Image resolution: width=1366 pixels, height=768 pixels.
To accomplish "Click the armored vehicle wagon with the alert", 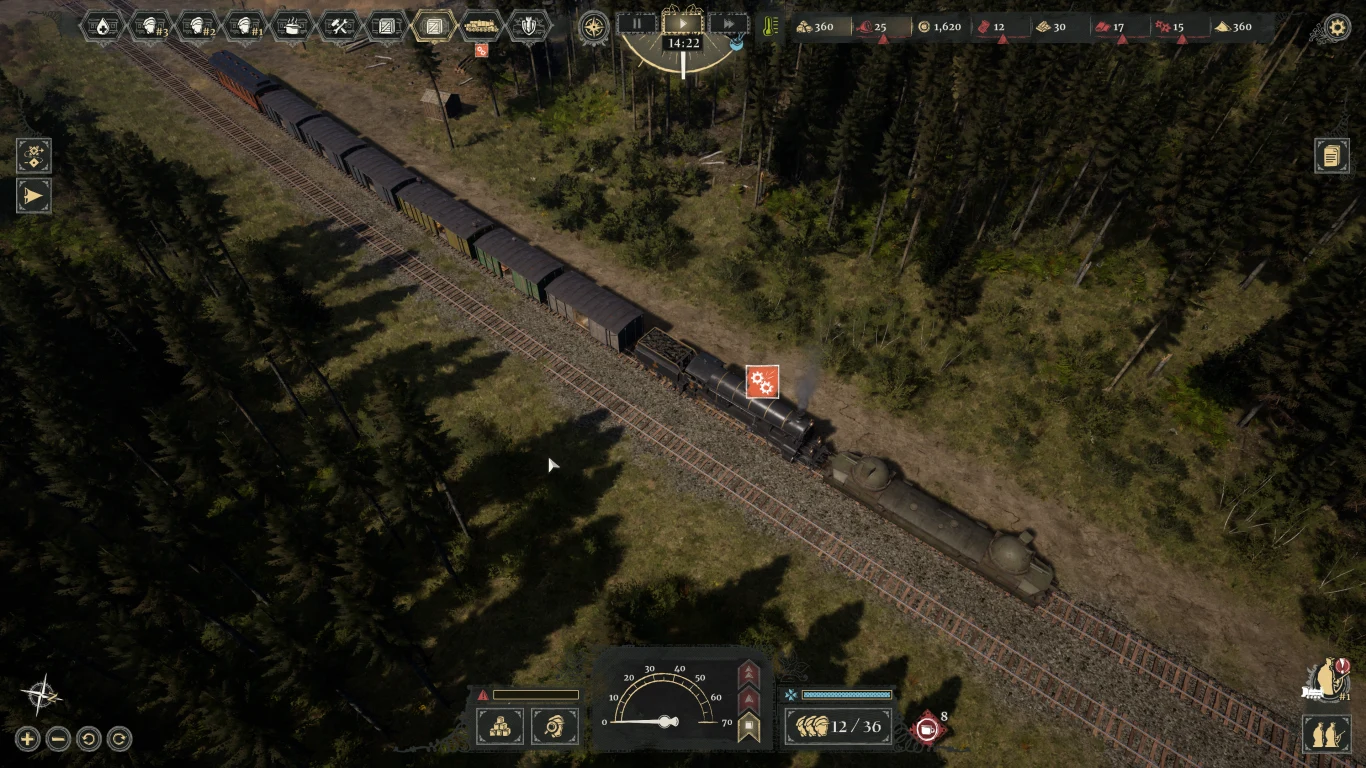I will point(480,28).
